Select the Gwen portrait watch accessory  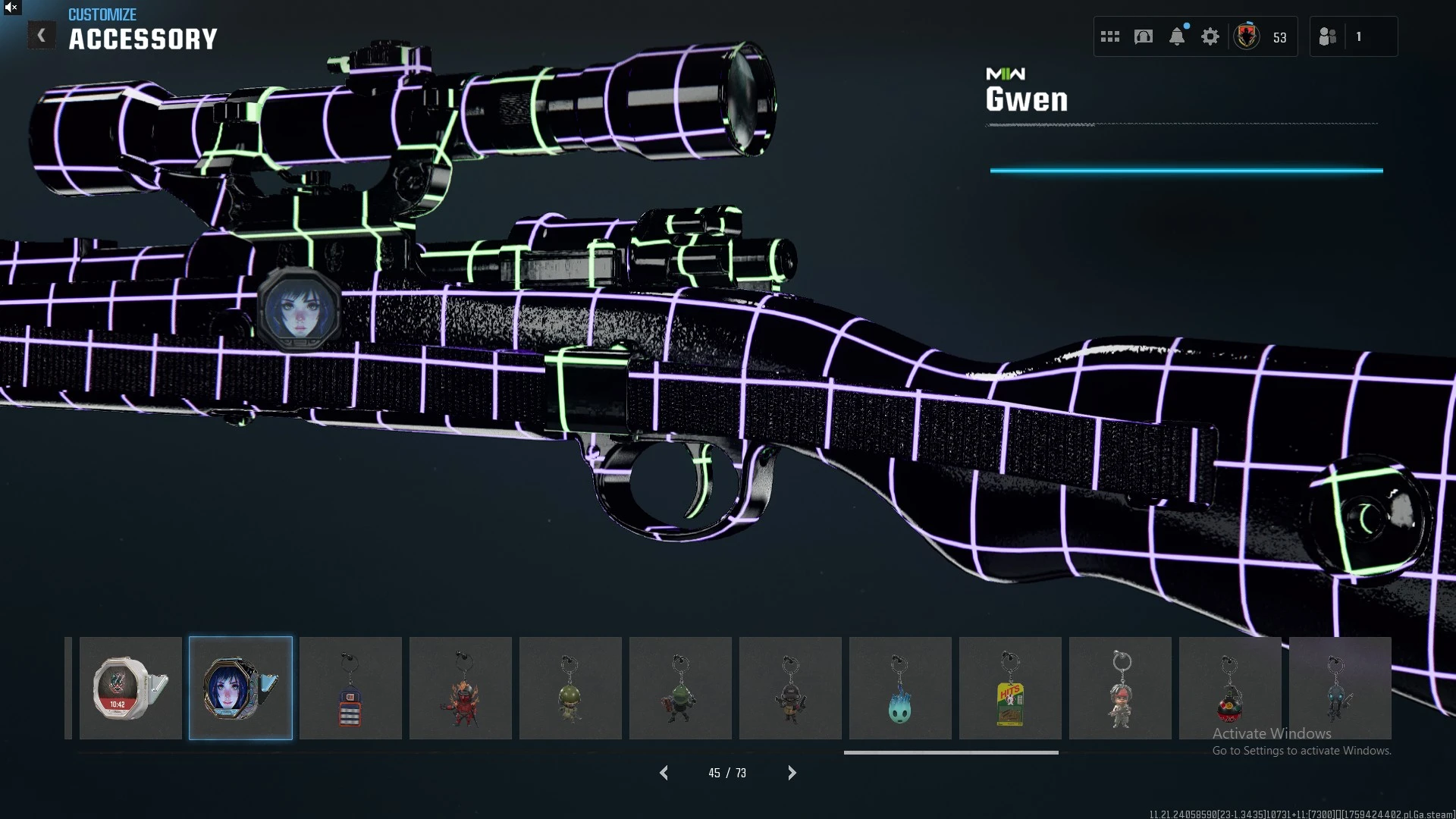coord(240,688)
